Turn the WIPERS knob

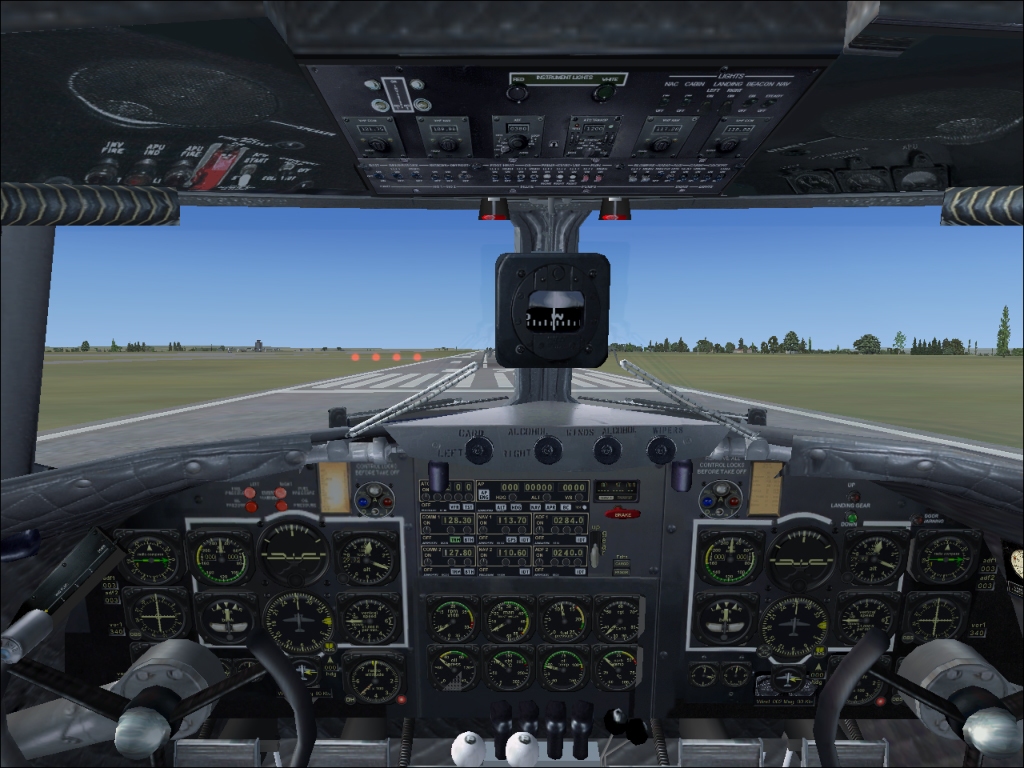click(x=661, y=450)
